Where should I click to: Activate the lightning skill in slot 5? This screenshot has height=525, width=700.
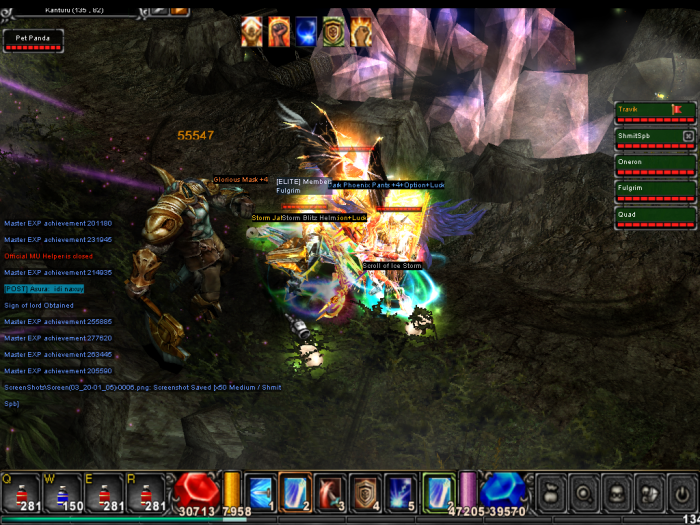tap(400, 491)
